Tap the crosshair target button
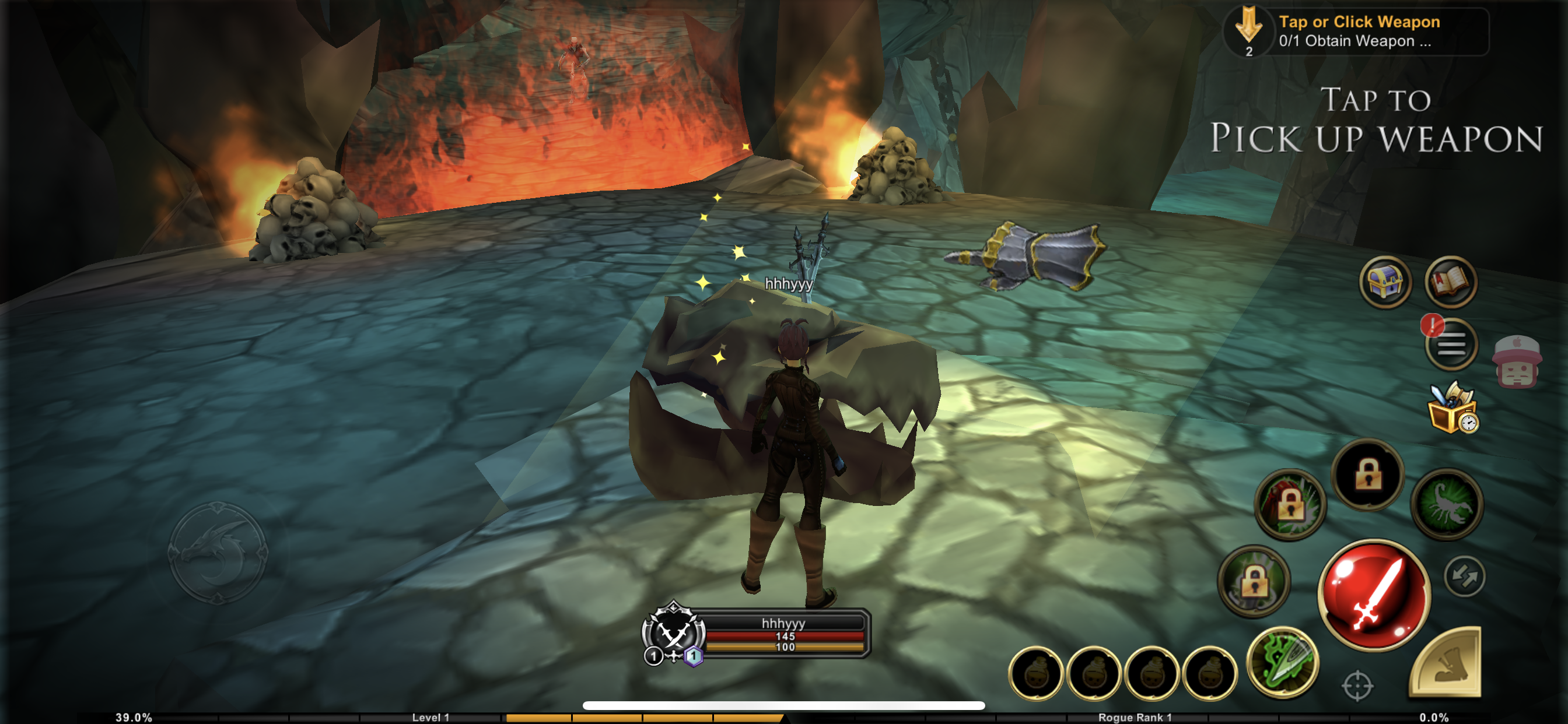The width and height of the screenshot is (1568, 724). (x=1357, y=686)
